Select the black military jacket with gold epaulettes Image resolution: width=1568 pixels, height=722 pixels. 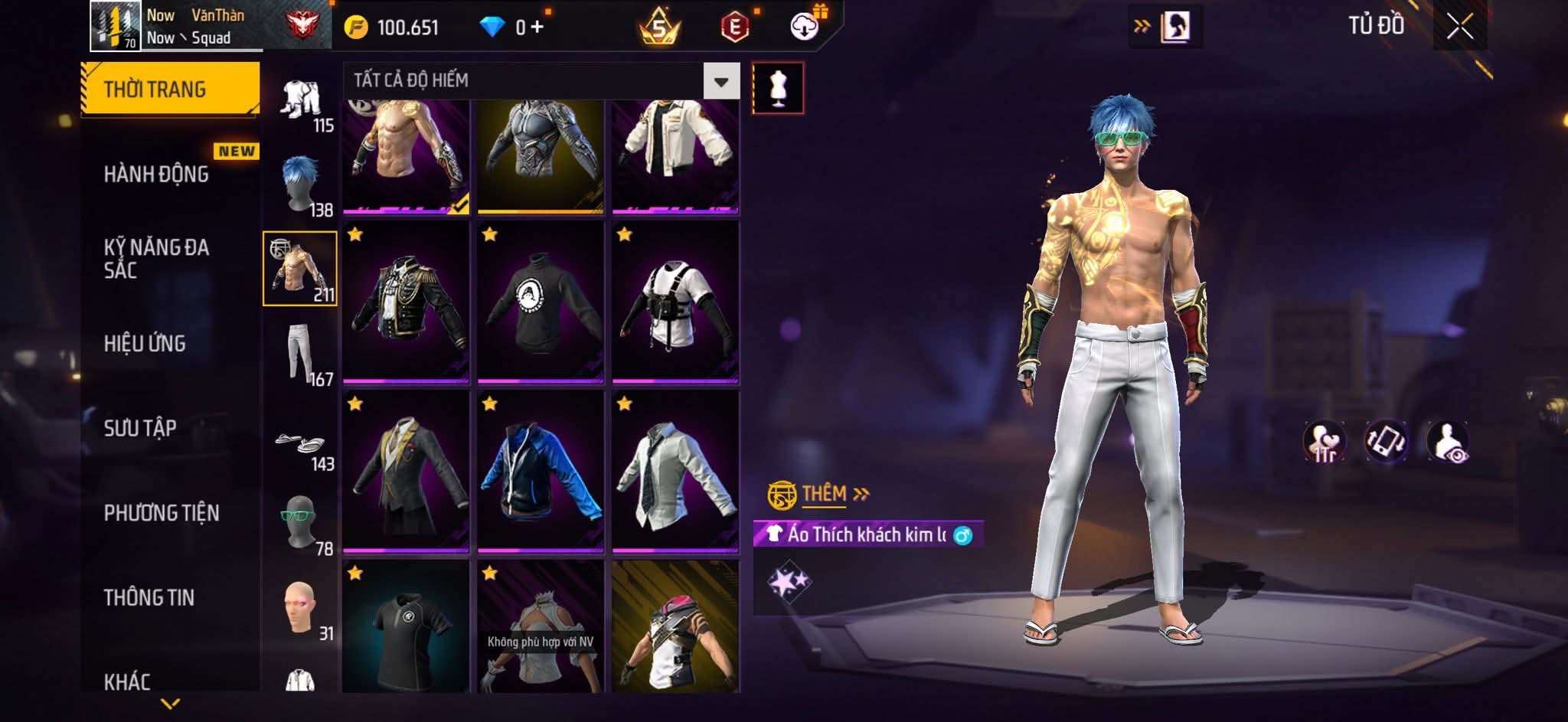pos(406,302)
